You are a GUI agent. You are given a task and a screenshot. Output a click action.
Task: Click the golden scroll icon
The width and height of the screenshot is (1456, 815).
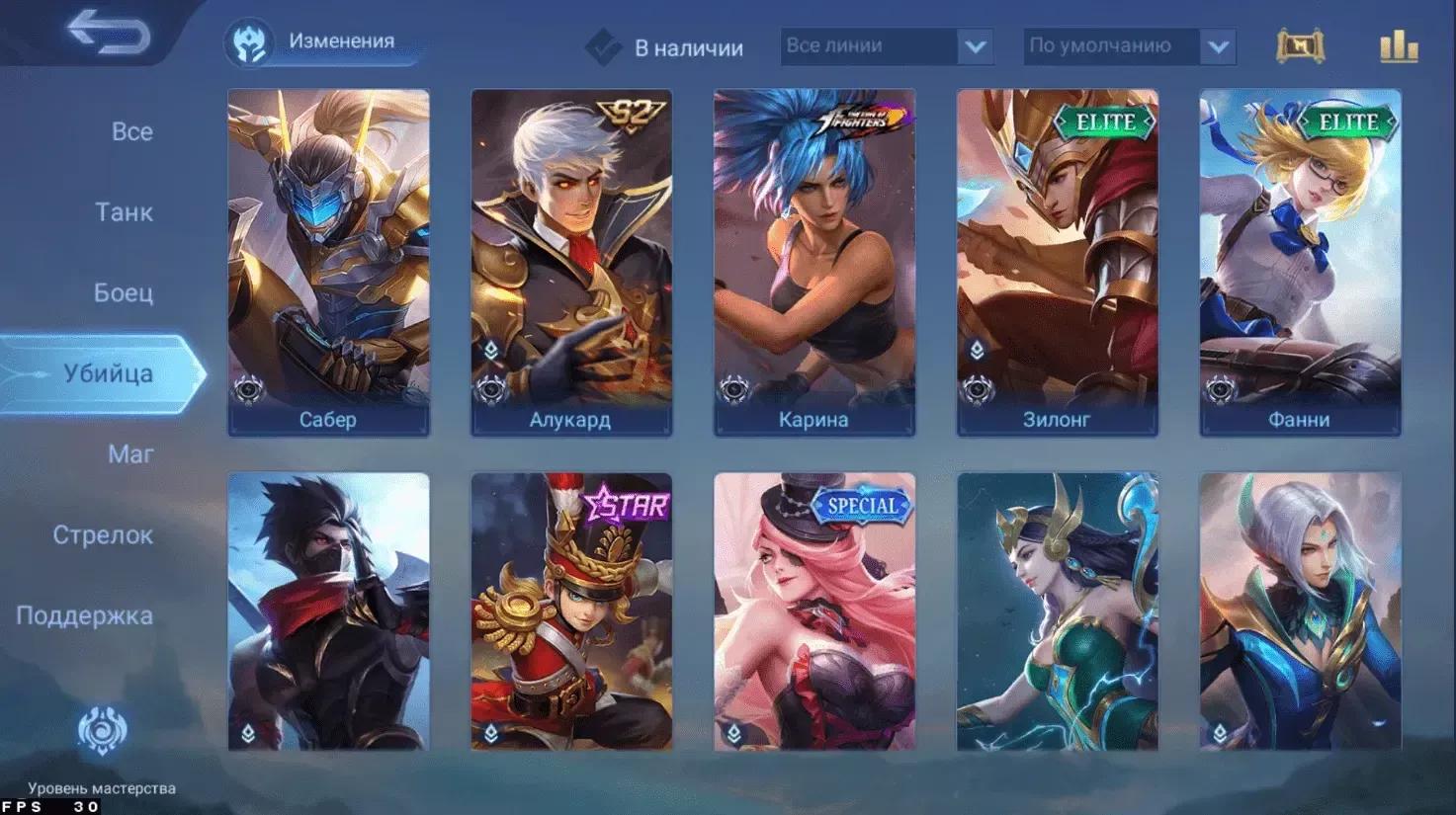1300,46
